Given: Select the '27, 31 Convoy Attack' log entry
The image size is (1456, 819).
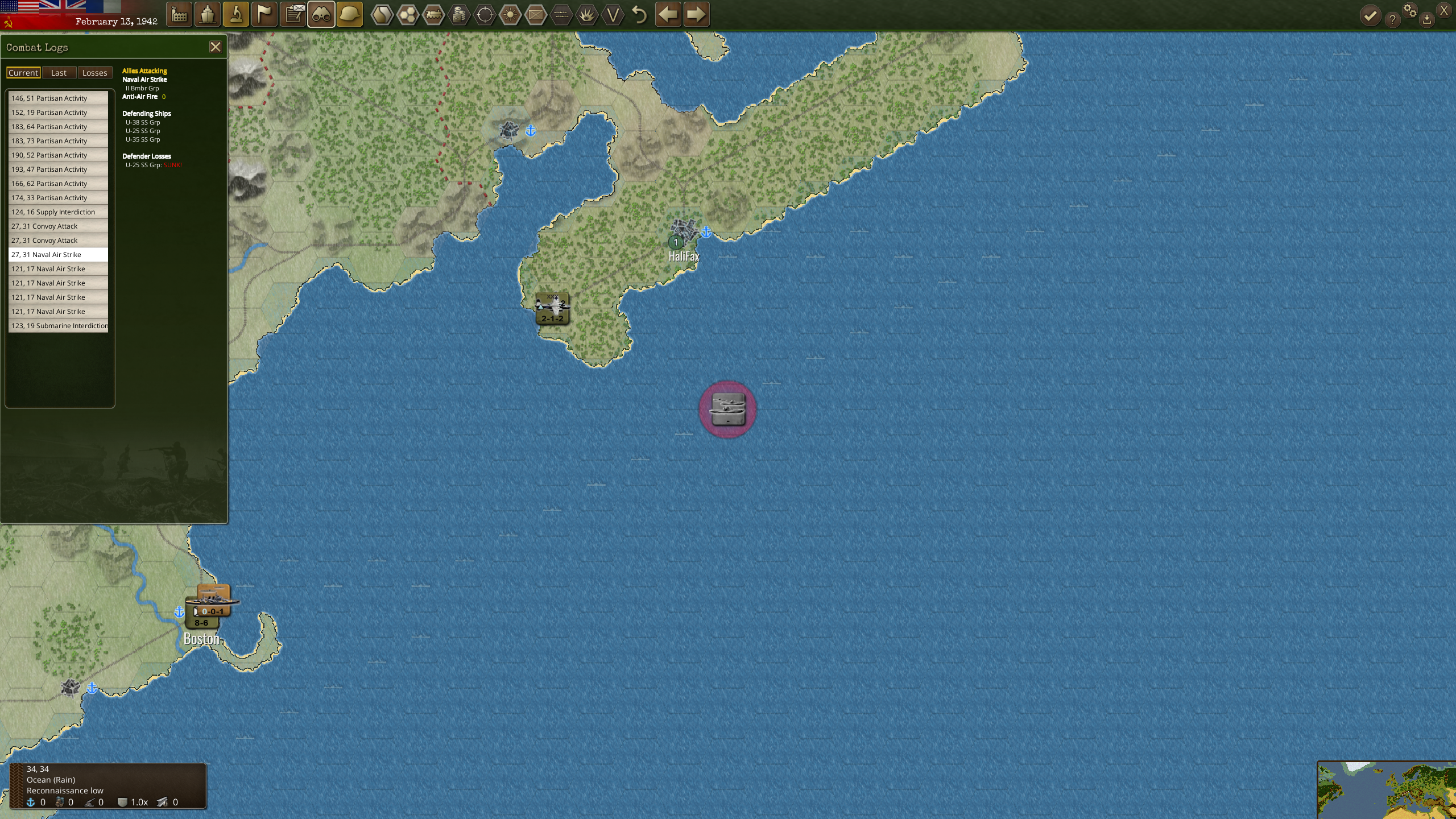Looking at the screenshot, I should 57,226.
